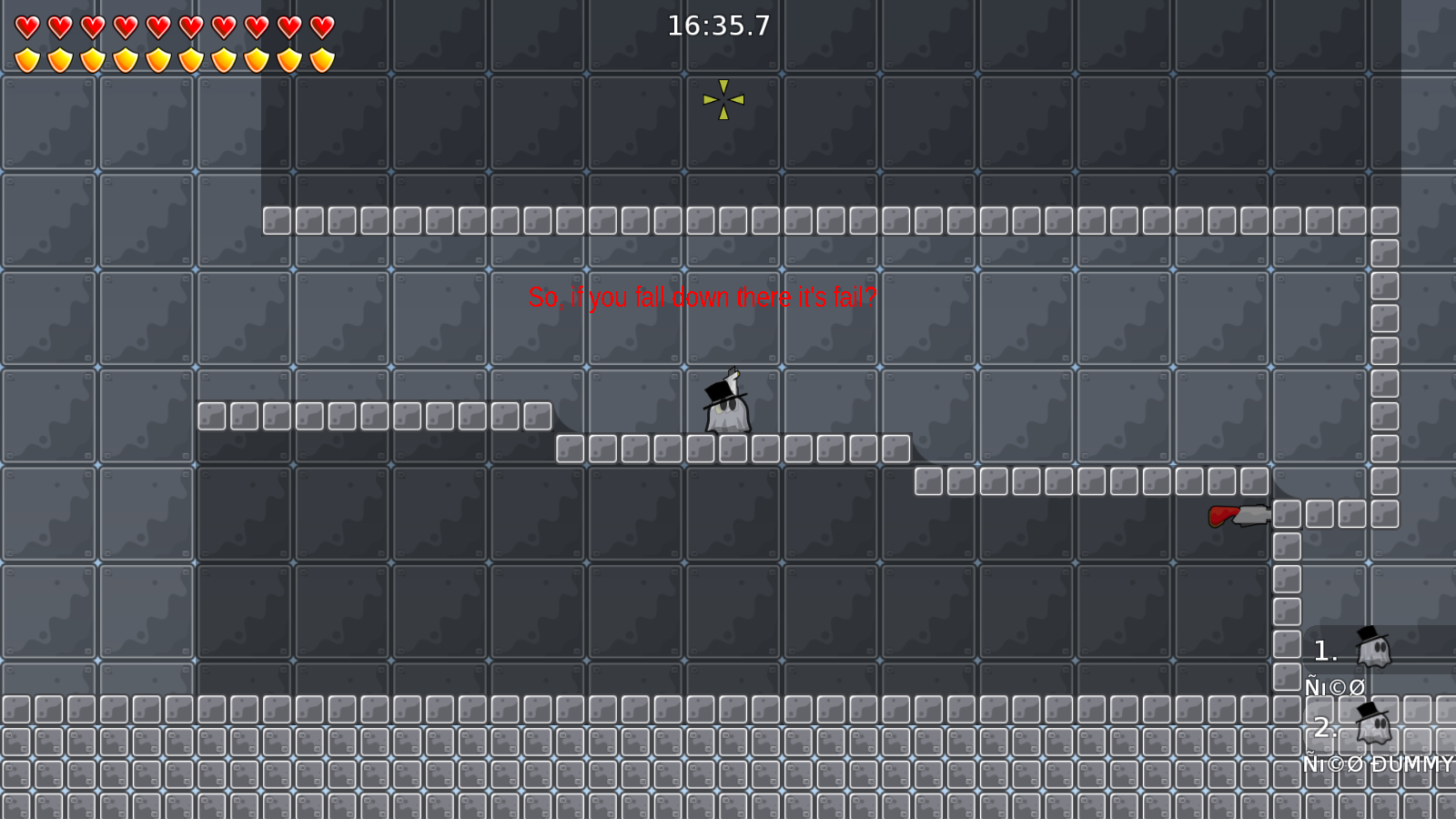
Task: Toggle the second heart icon
Action: click(x=58, y=26)
